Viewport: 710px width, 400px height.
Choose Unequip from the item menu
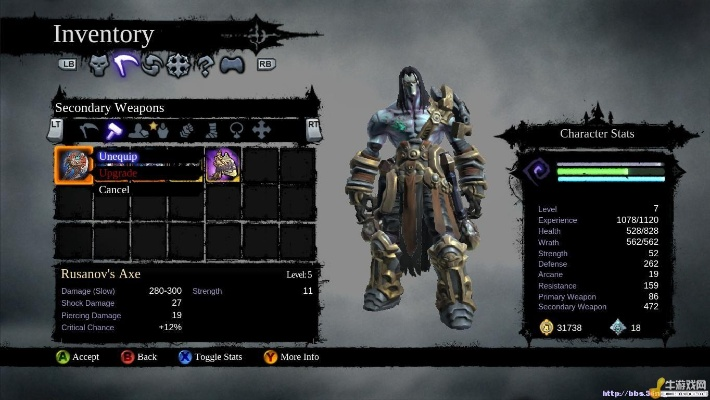click(x=116, y=157)
